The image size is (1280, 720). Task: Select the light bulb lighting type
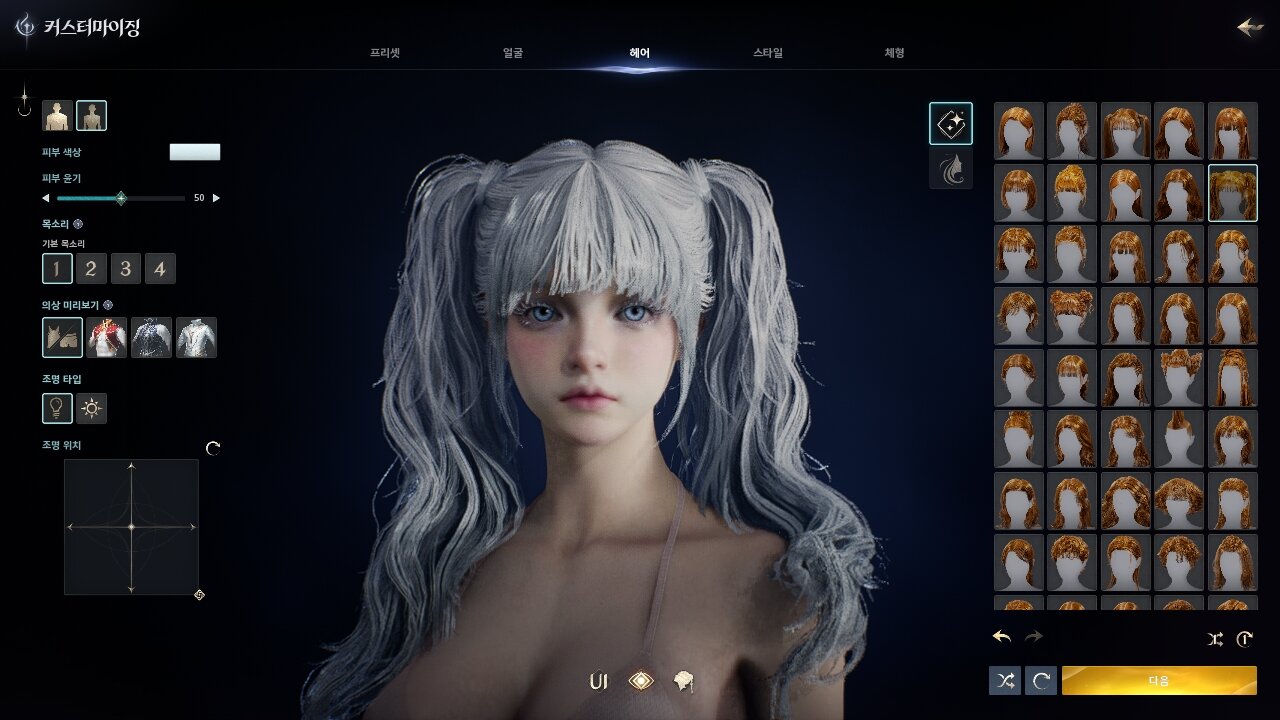[x=57, y=408]
